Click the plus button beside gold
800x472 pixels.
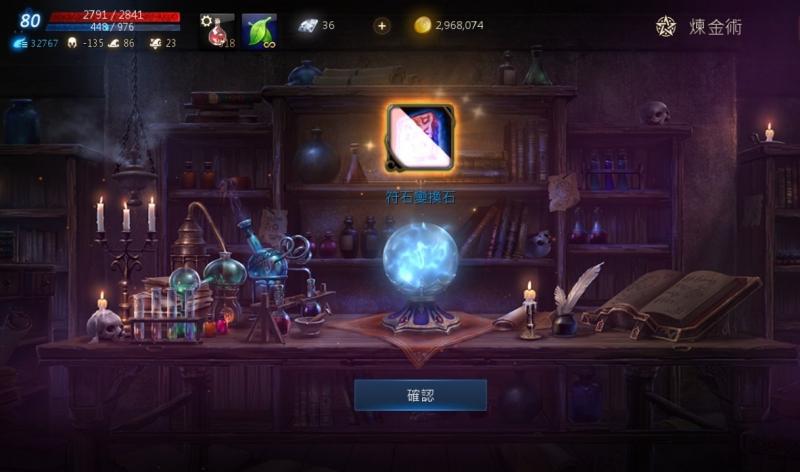click(382, 26)
